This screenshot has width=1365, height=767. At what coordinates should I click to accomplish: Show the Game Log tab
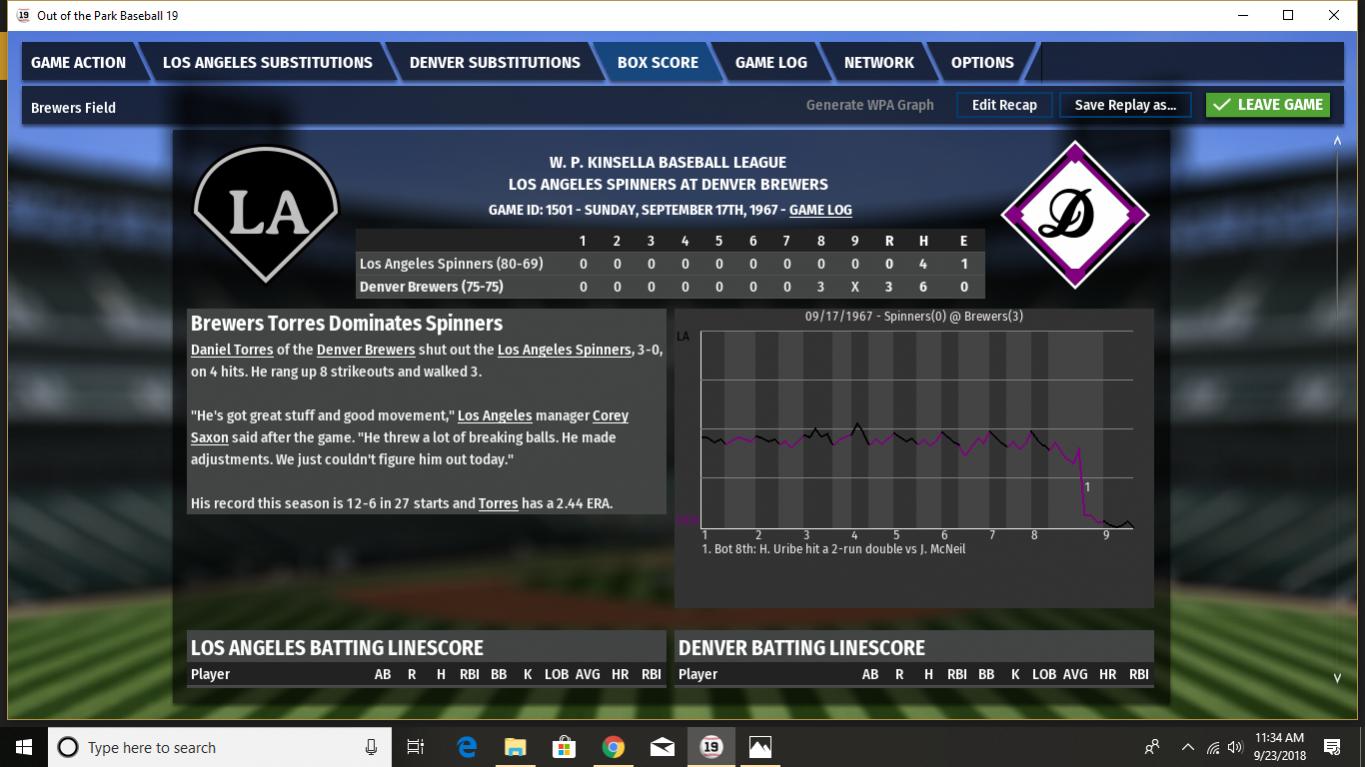pyautogui.click(x=770, y=62)
